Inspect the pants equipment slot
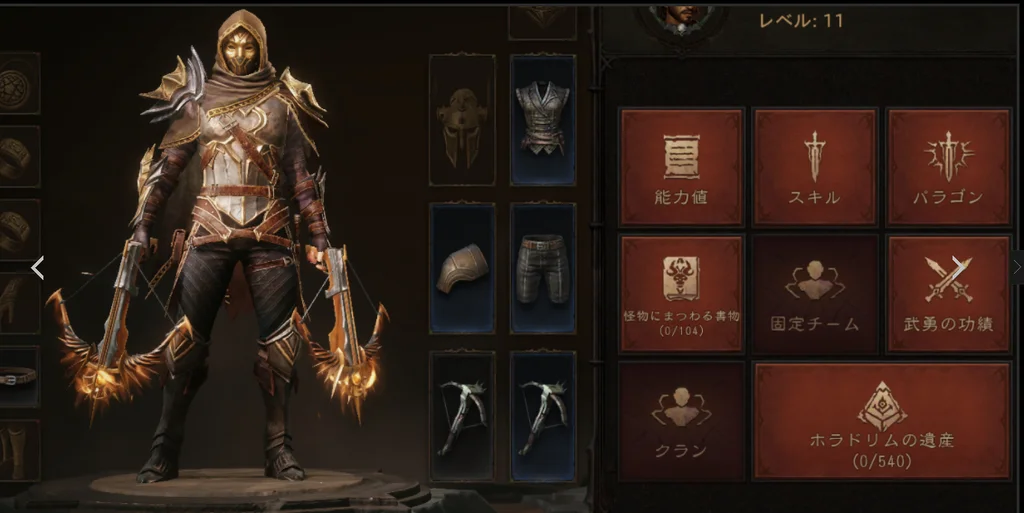 543,268
